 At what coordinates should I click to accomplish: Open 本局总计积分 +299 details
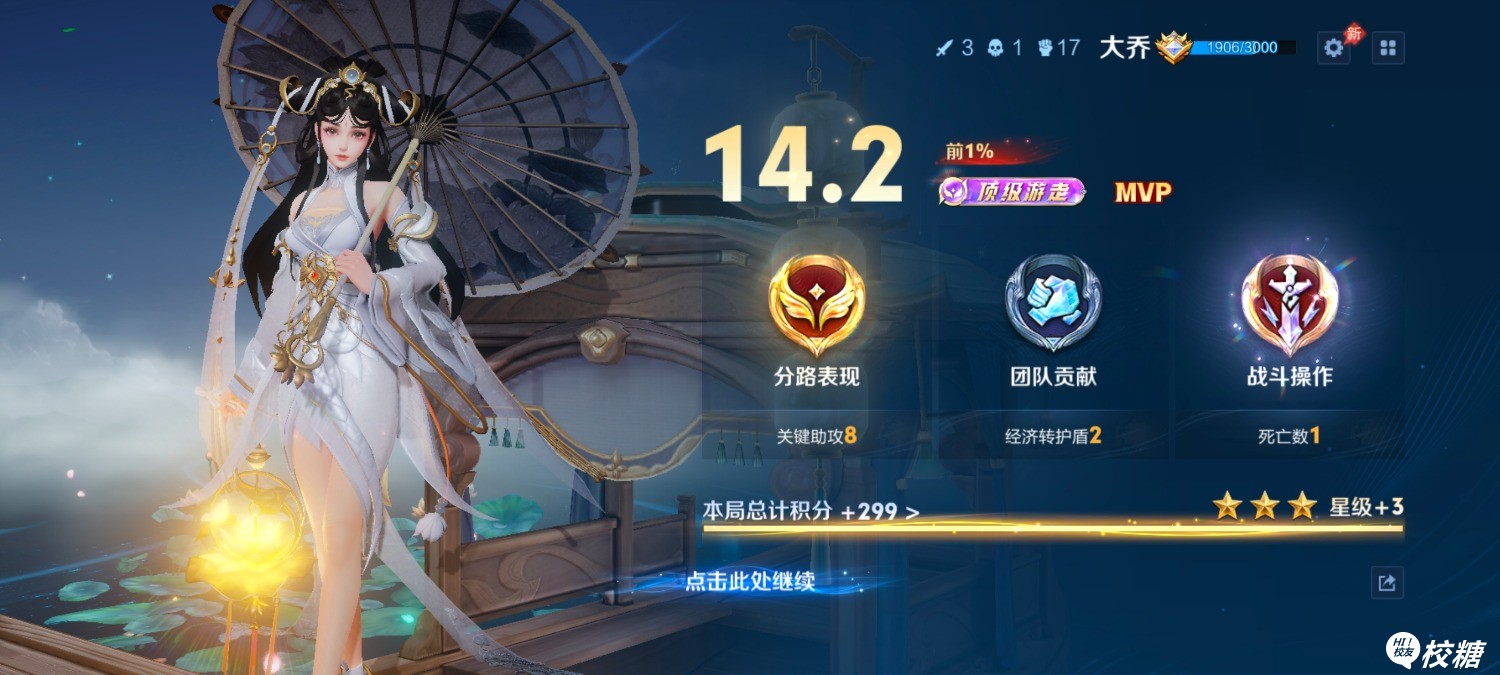point(811,511)
